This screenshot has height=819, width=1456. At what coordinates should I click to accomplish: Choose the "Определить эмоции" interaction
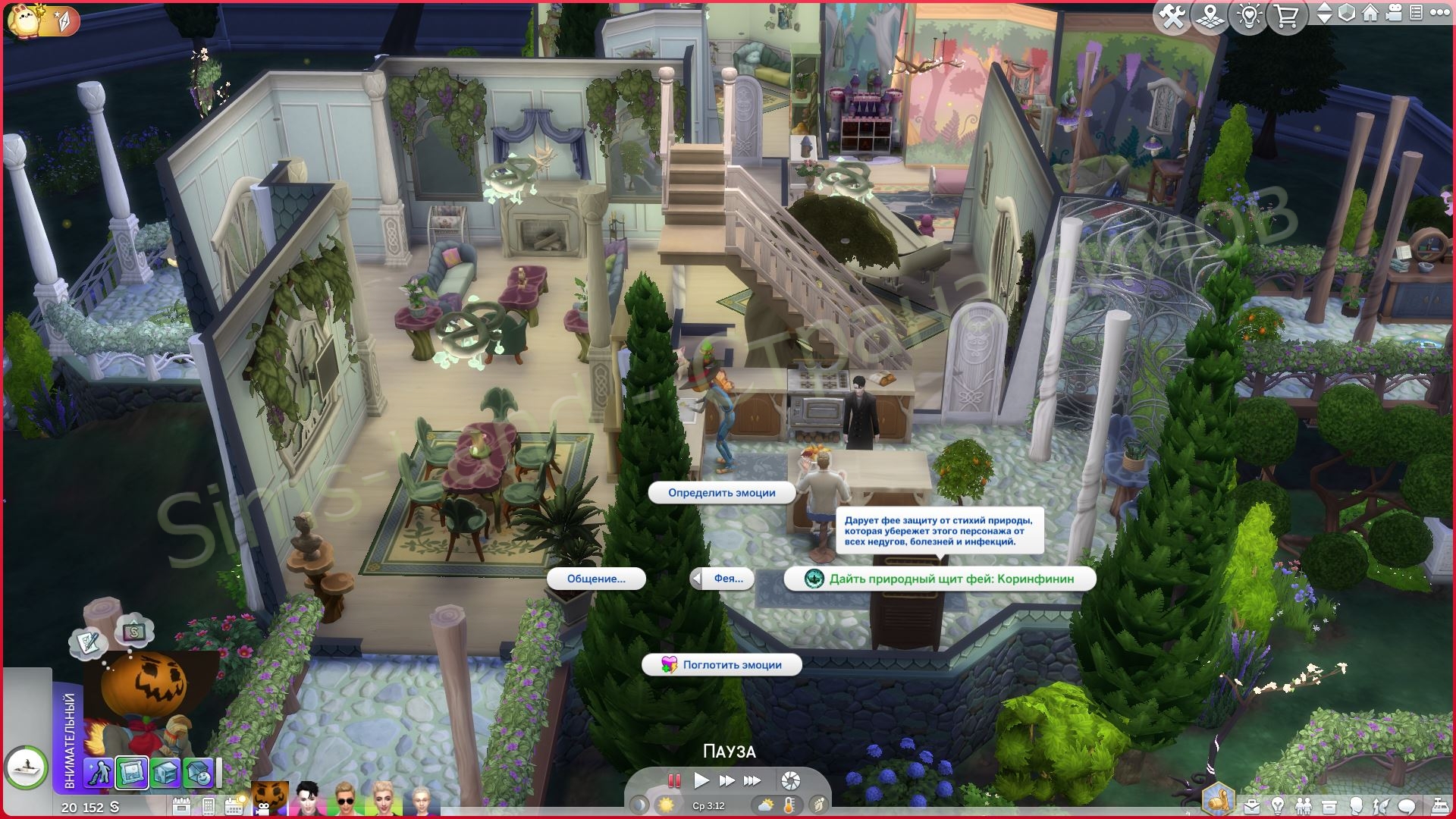[x=721, y=493]
